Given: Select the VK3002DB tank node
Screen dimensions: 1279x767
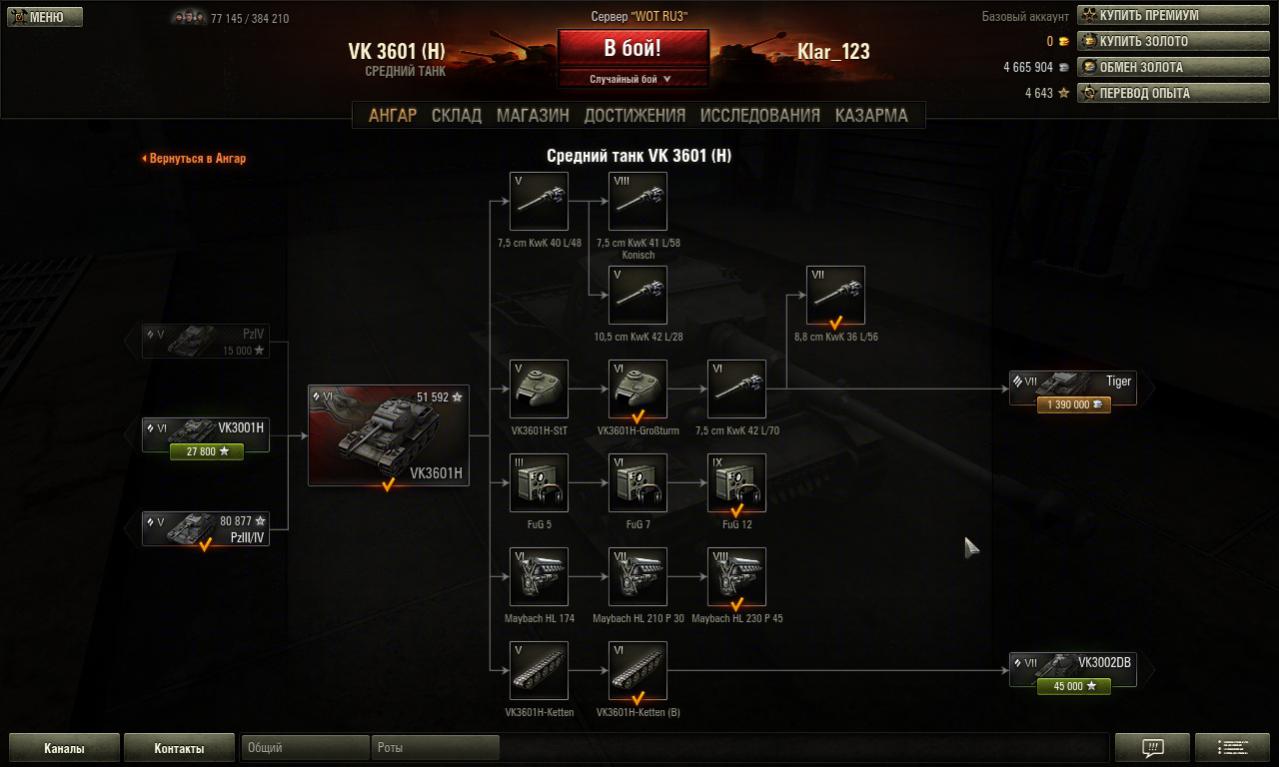Looking at the screenshot, I should click(x=1073, y=669).
